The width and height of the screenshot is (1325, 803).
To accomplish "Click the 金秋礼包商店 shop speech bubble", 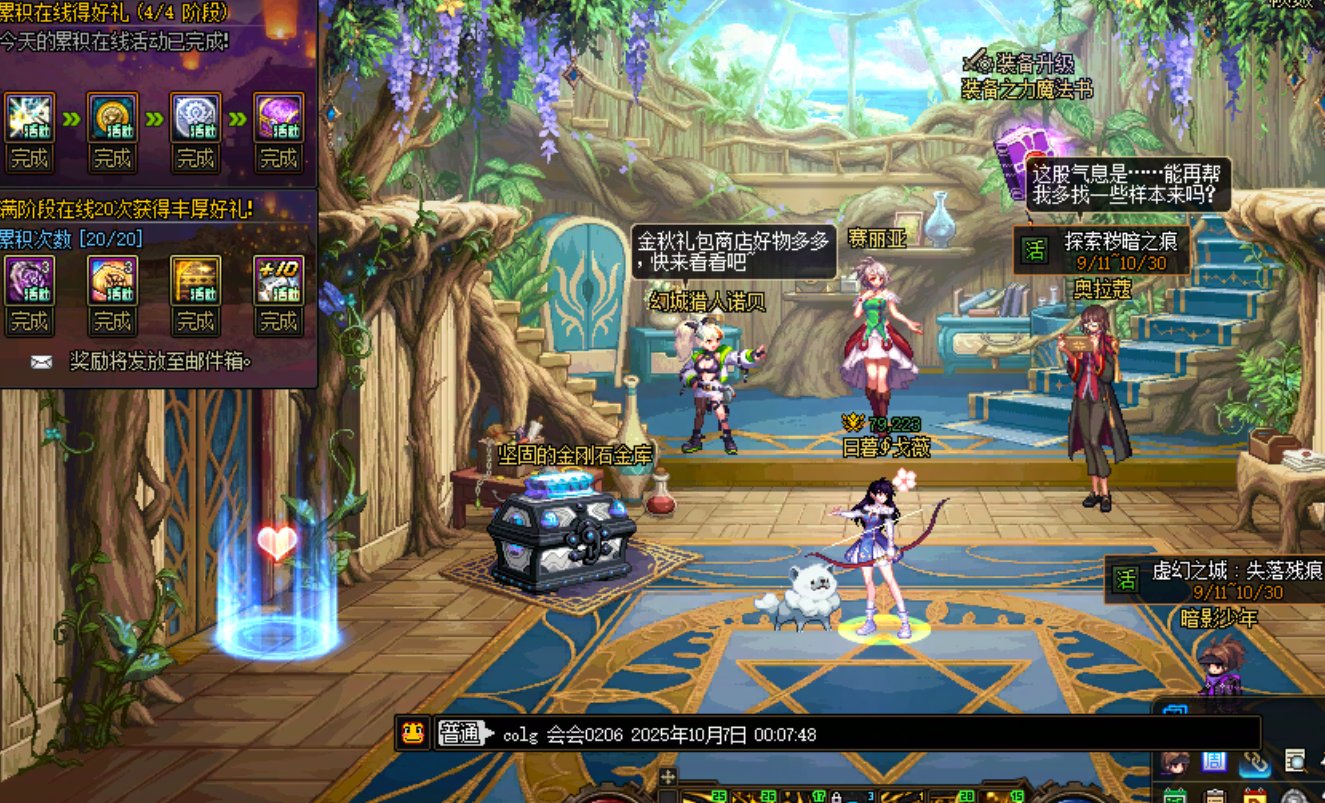I will pyautogui.click(x=734, y=251).
